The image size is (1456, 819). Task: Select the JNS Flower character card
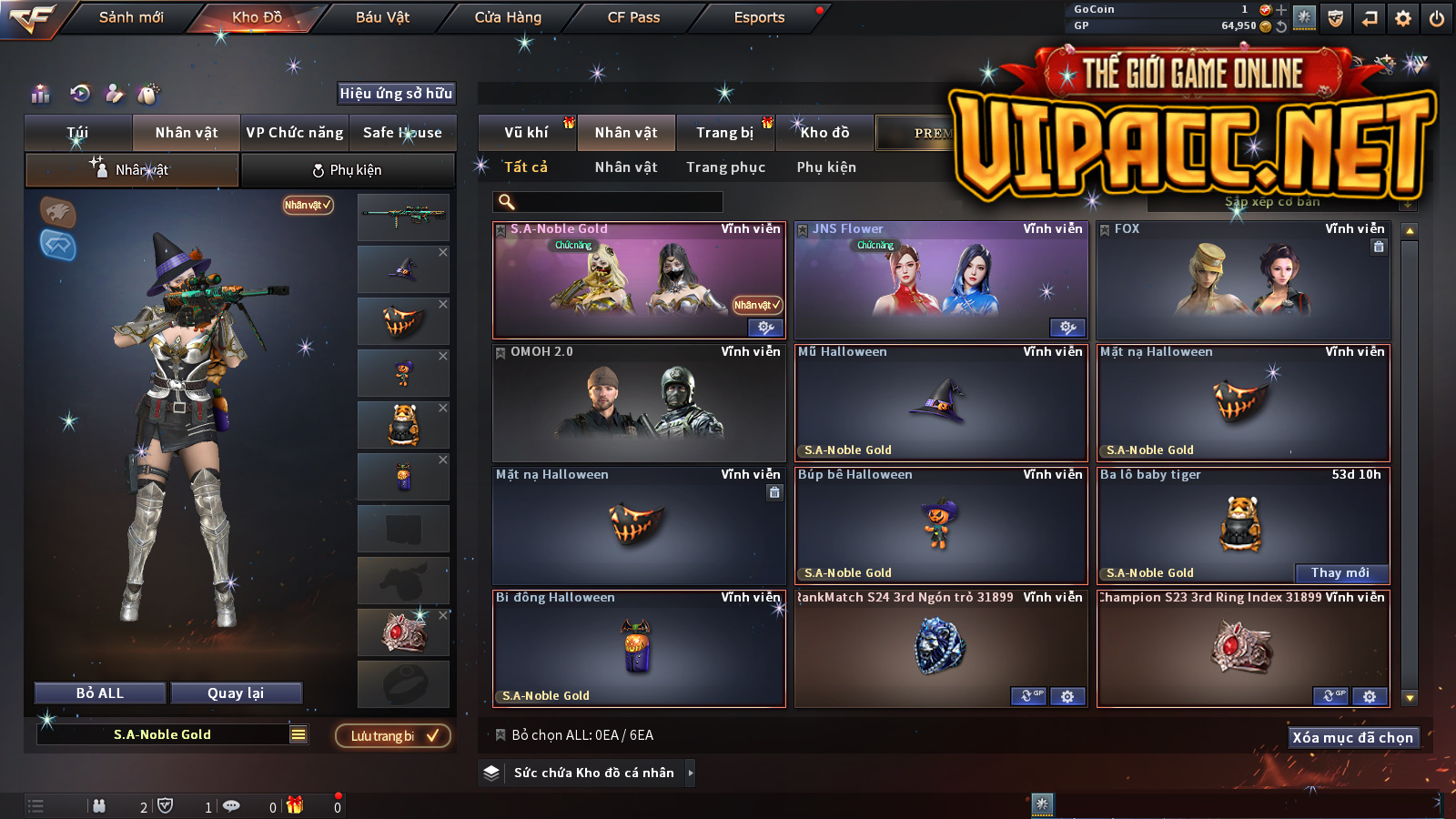point(941,280)
